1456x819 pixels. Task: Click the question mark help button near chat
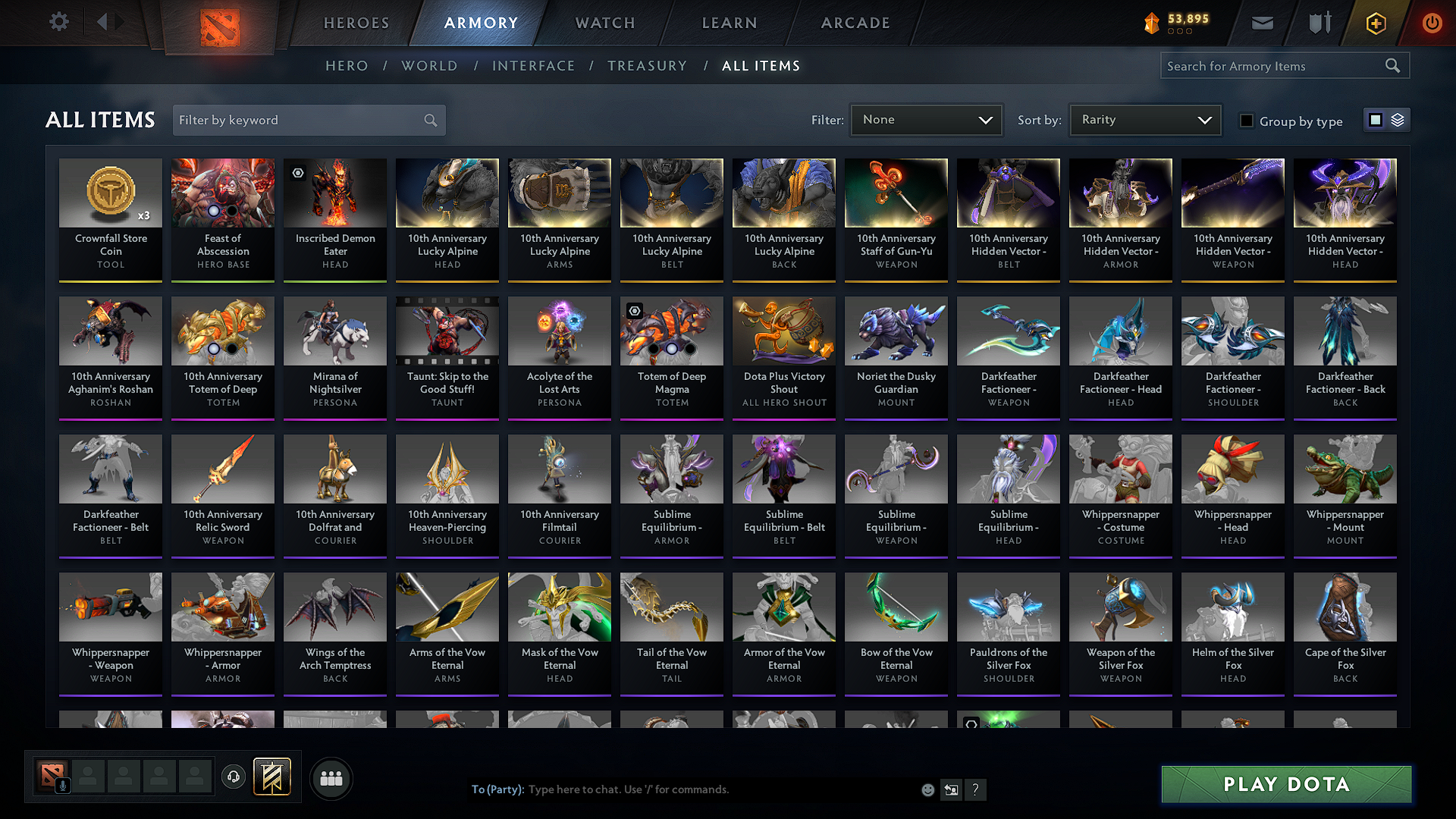[x=976, y=789]
